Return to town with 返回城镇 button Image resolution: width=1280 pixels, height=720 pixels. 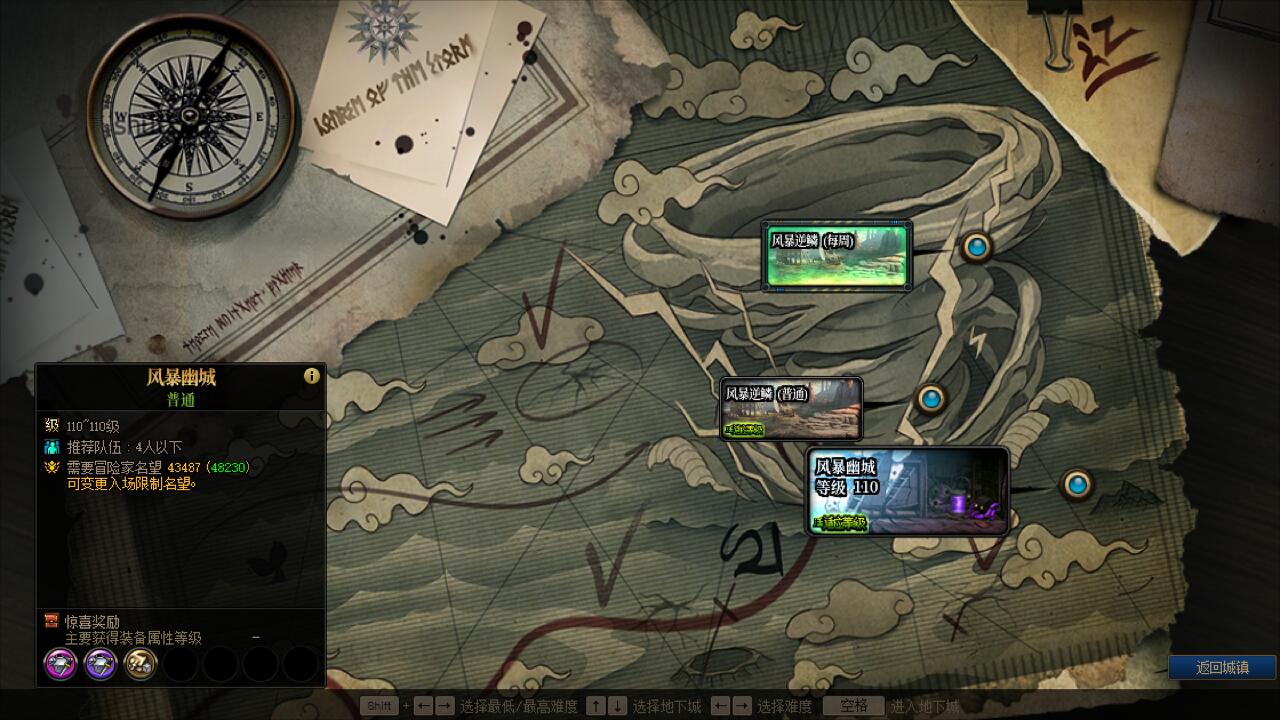[x=1222, y=667]
